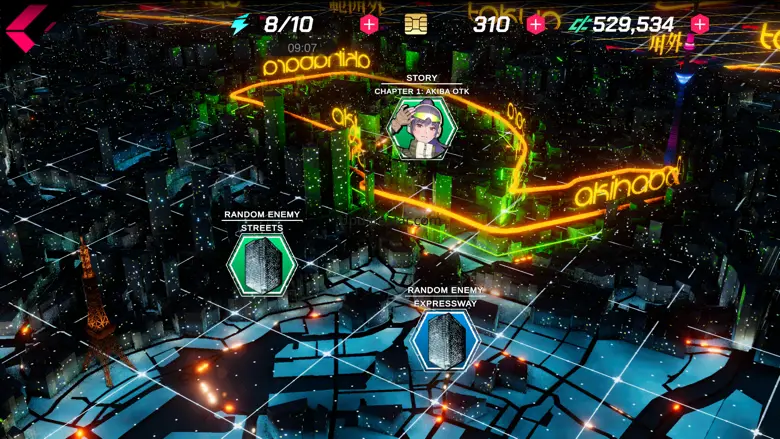Image resolution: width=780 pixels, height=439 pixels.
Task: Add more energy with the plus button
Action: click(x=369, y=24)
